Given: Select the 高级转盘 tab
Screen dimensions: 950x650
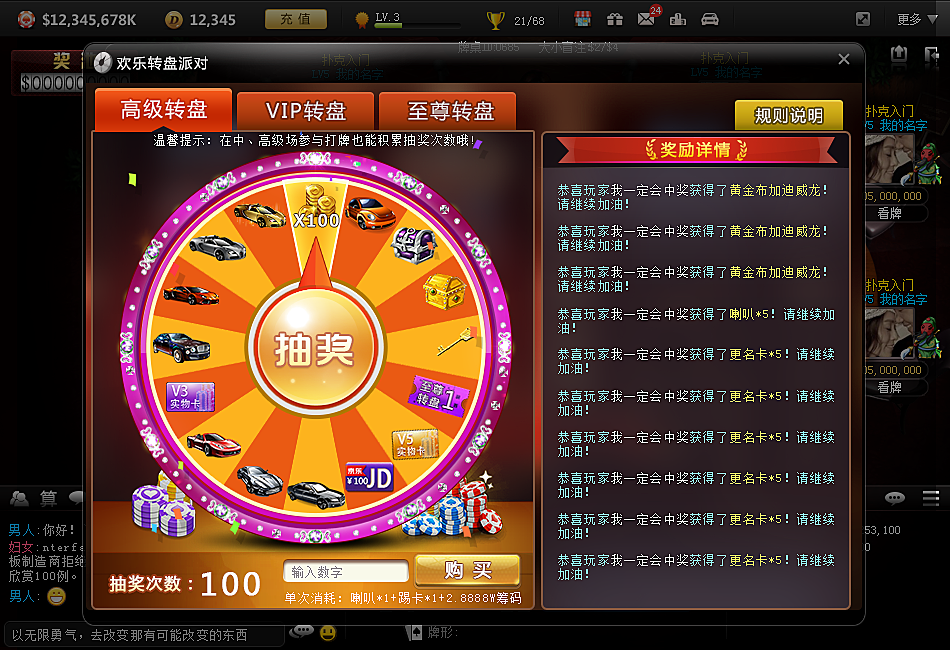Looking at the screenshot, I should click(x=164, y=109).
